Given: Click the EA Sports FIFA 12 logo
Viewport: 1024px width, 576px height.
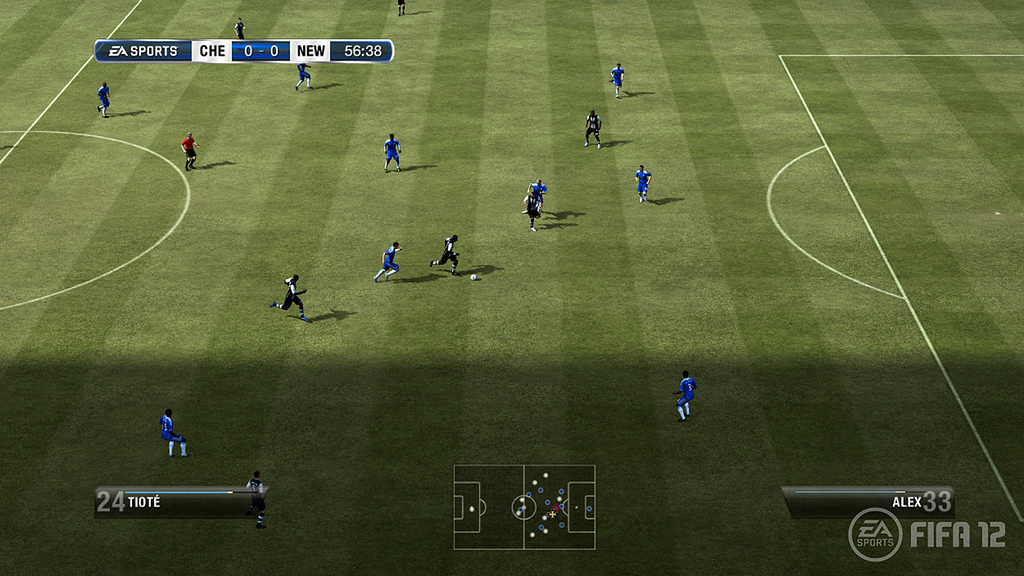Looking at the screenshot, I should coord(926,535).
